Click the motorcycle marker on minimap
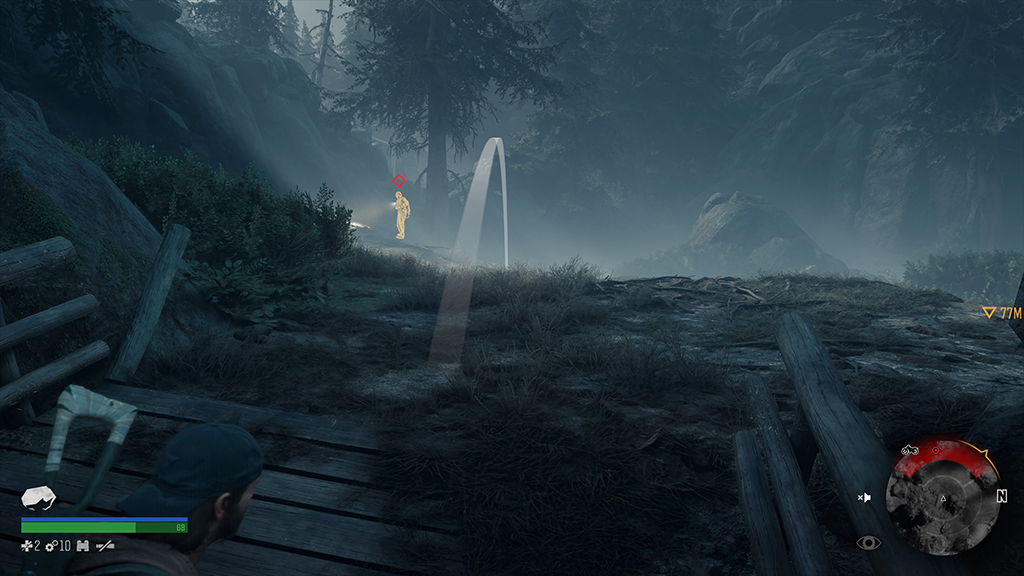The width and height of the screenshot is (1024, 576). (x=910, y=451)
